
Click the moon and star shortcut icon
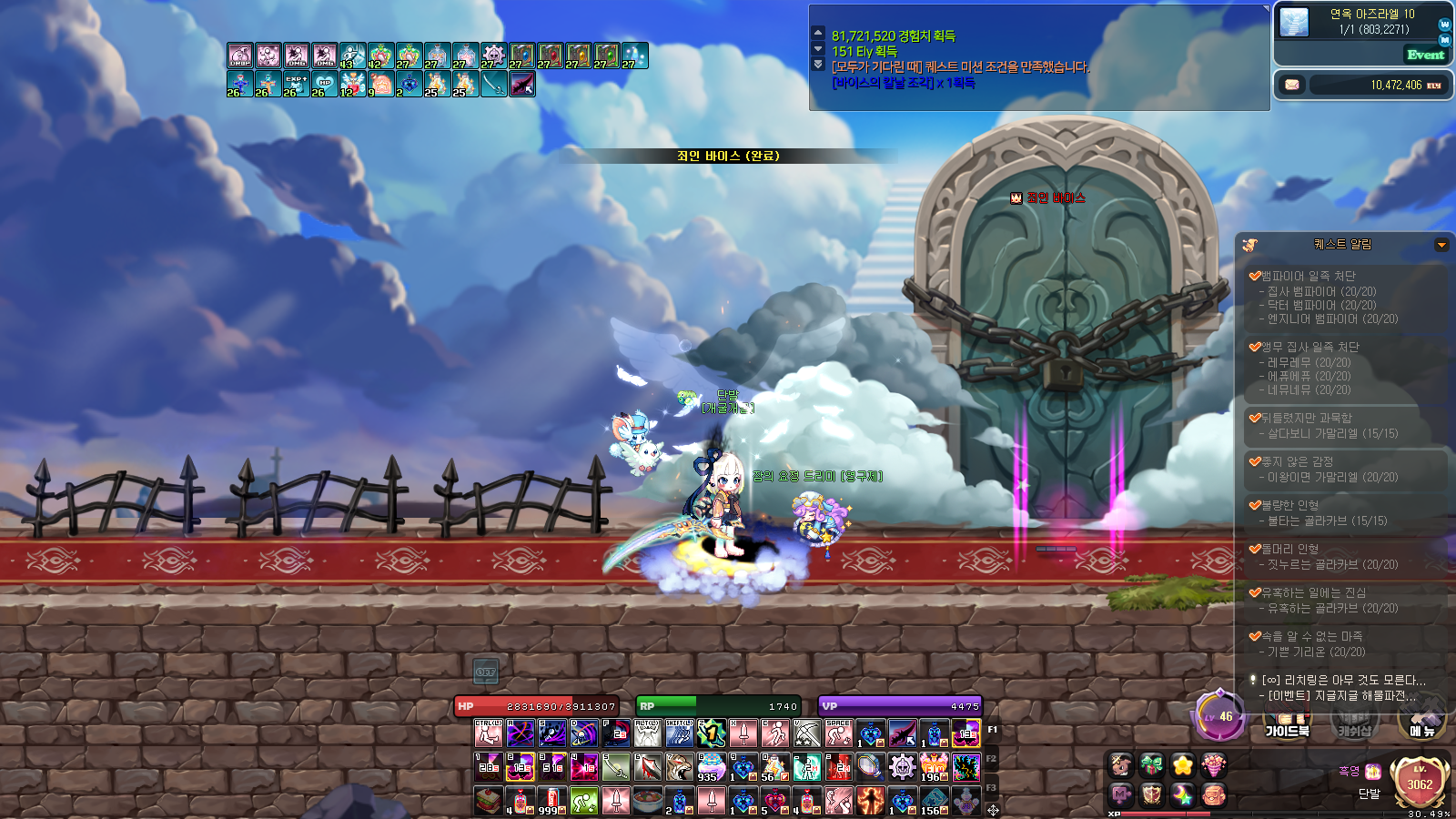click(x=1182, y=795)
